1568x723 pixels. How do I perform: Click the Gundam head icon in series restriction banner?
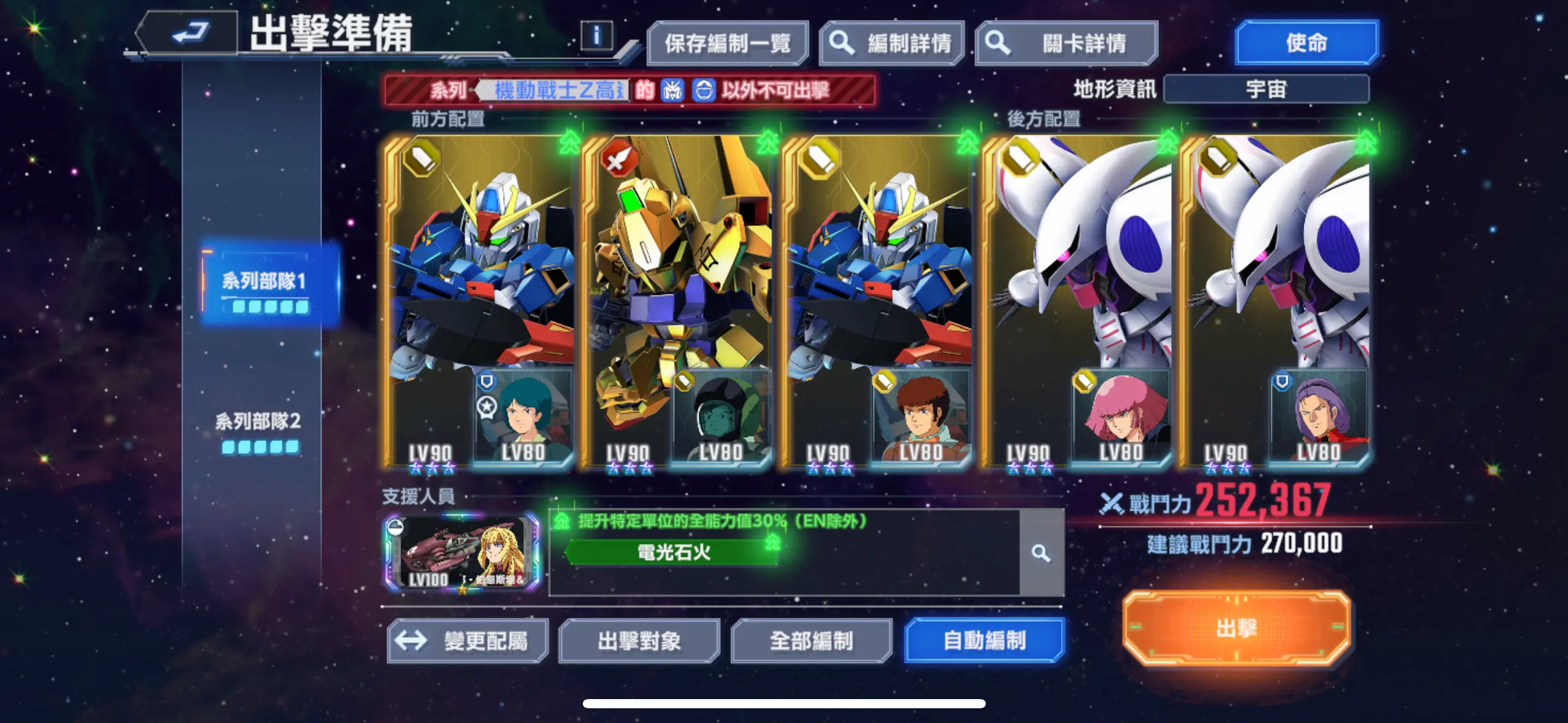672,89
